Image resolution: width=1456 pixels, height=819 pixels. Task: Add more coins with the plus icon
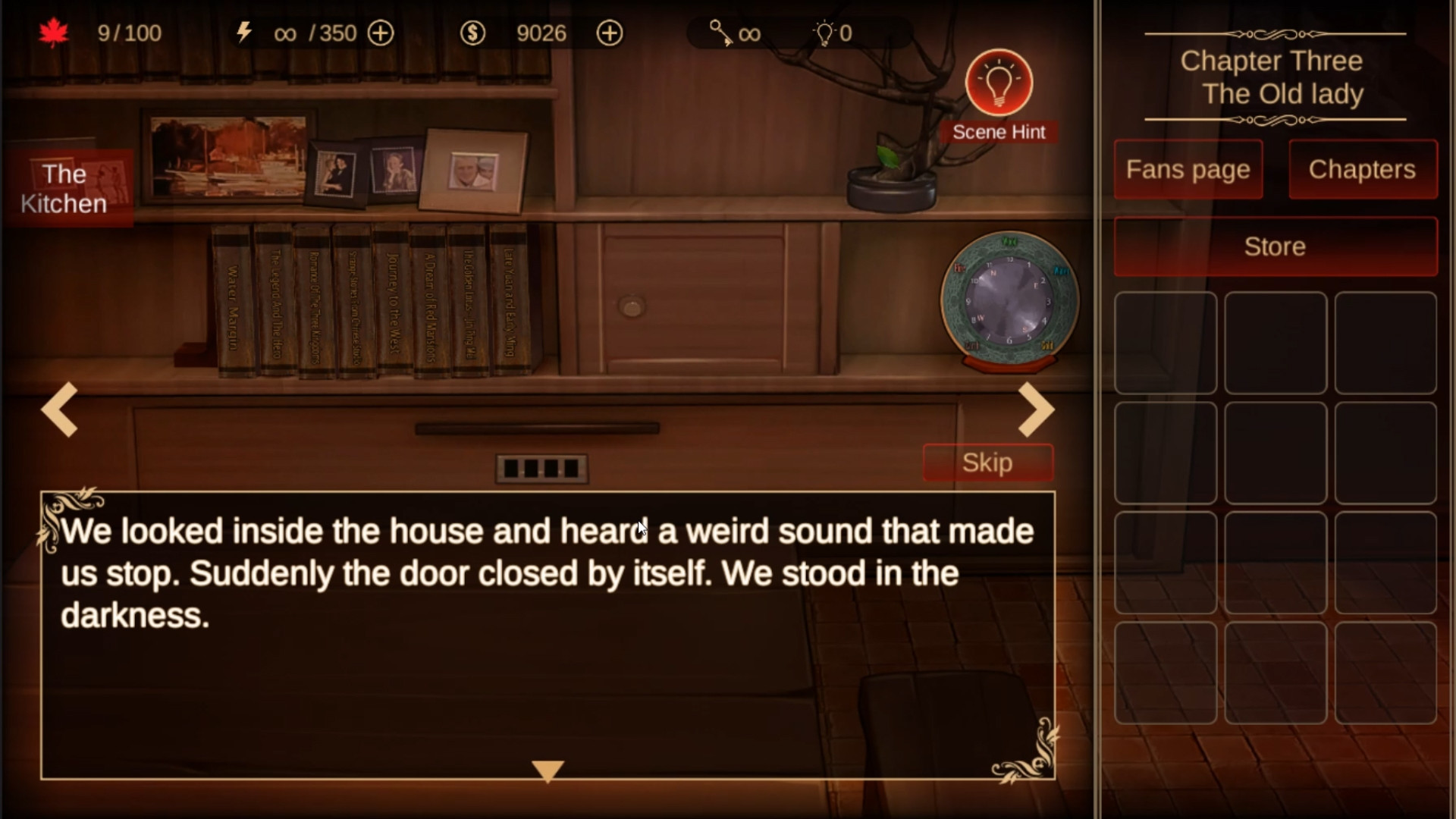coord(610,33)
